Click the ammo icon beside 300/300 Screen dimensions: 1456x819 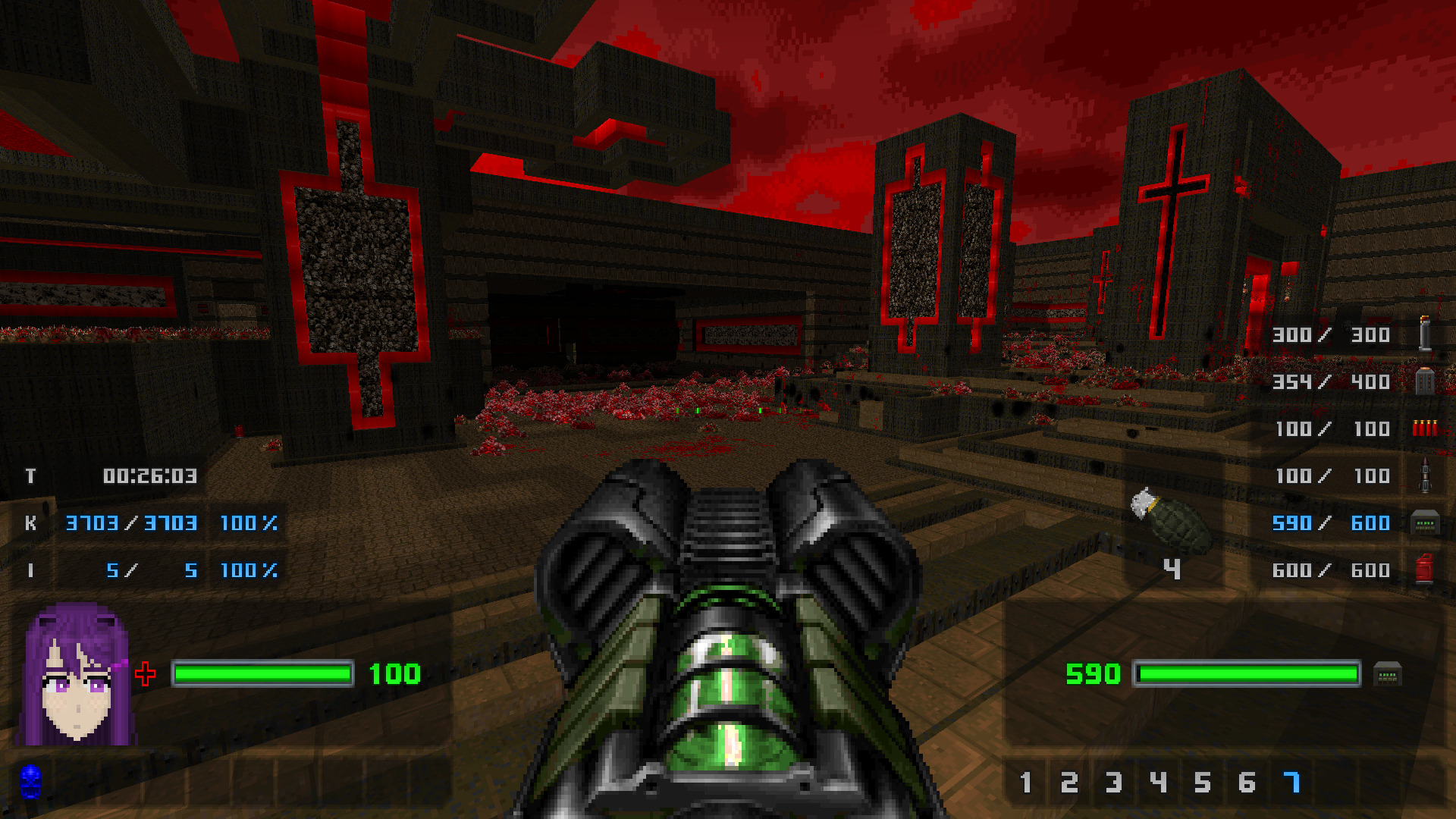(1424, 334)
